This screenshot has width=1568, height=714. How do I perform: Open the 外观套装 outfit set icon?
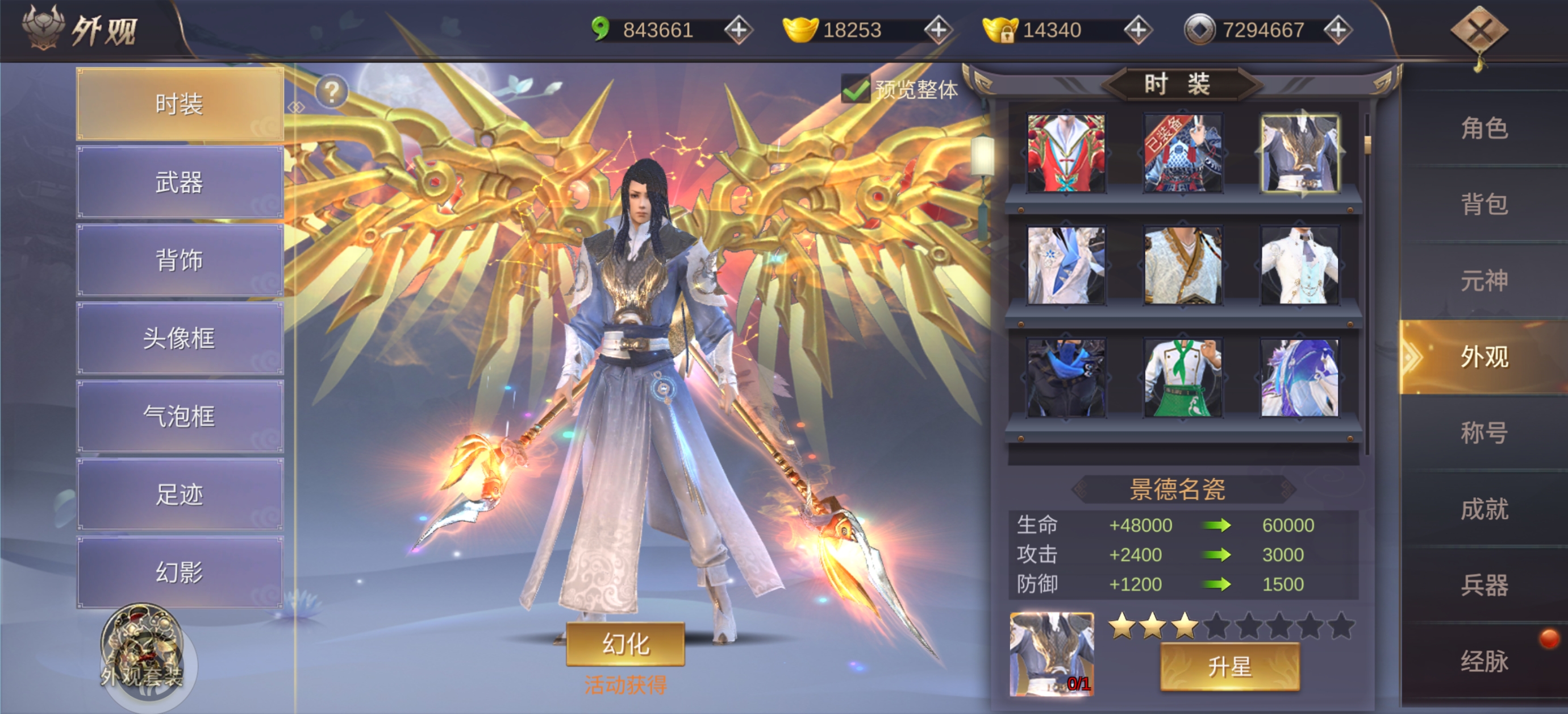point(142,652)
